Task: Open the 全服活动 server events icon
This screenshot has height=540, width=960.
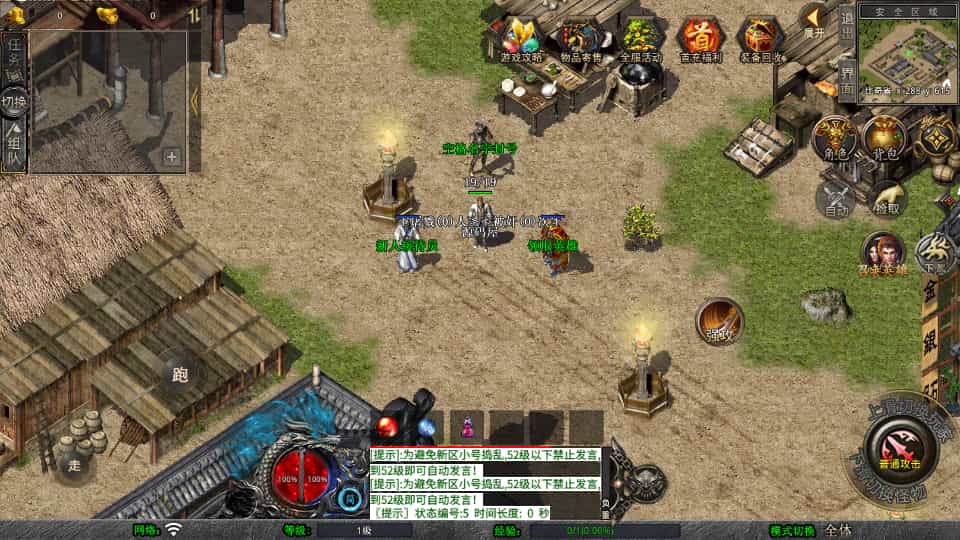Action: coord(641,39)
